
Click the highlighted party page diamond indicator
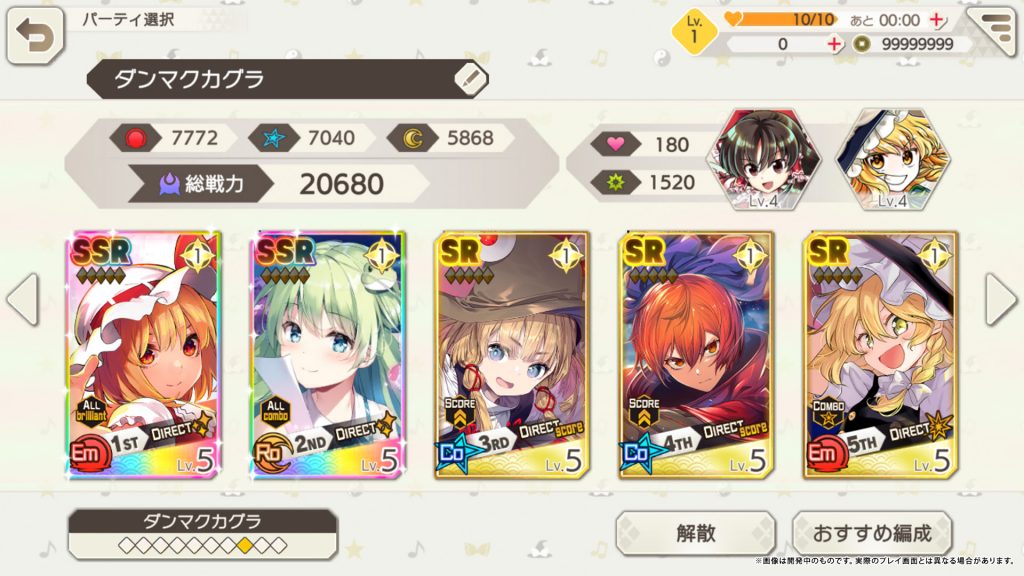244,545
